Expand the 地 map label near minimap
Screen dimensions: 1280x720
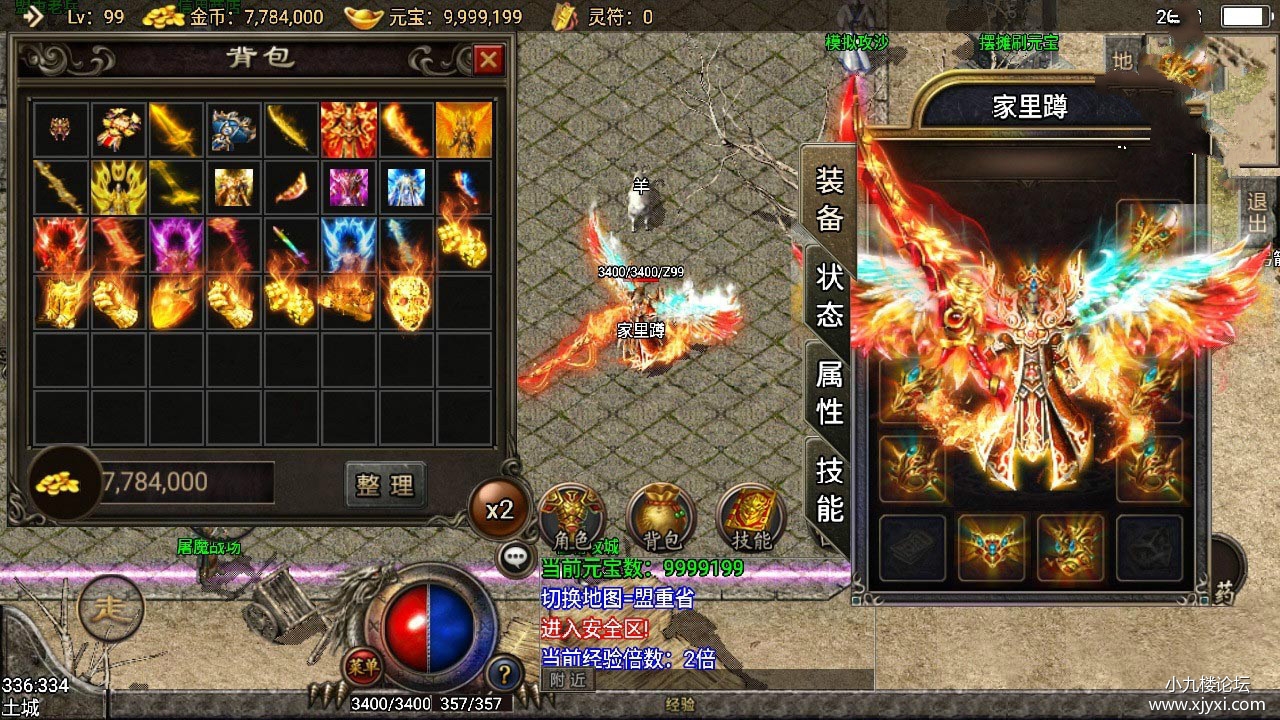click(x=1122, y=61)
